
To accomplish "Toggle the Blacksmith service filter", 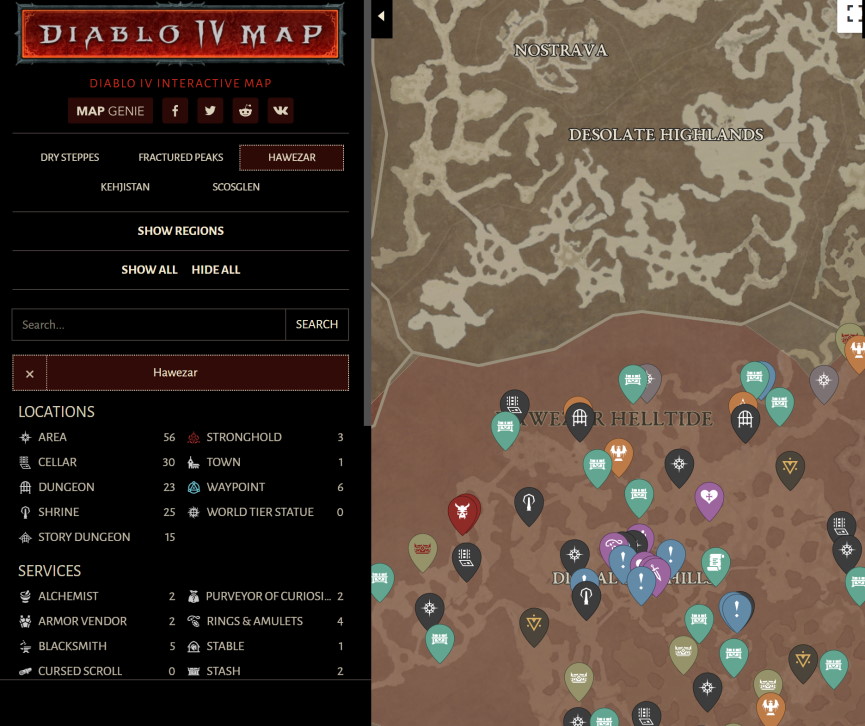I will [x=72, y=646].
